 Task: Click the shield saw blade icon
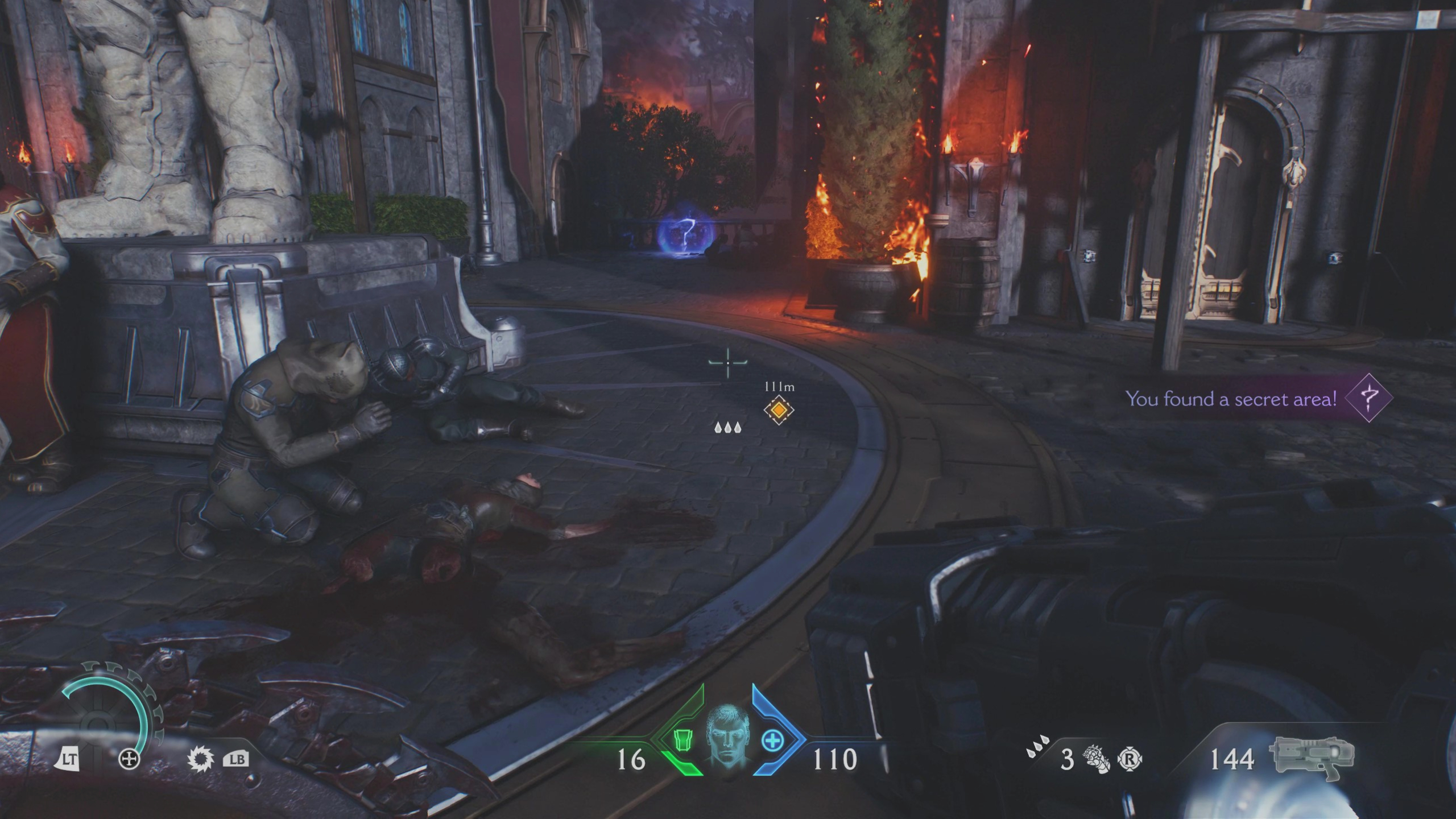pos(200,759)
